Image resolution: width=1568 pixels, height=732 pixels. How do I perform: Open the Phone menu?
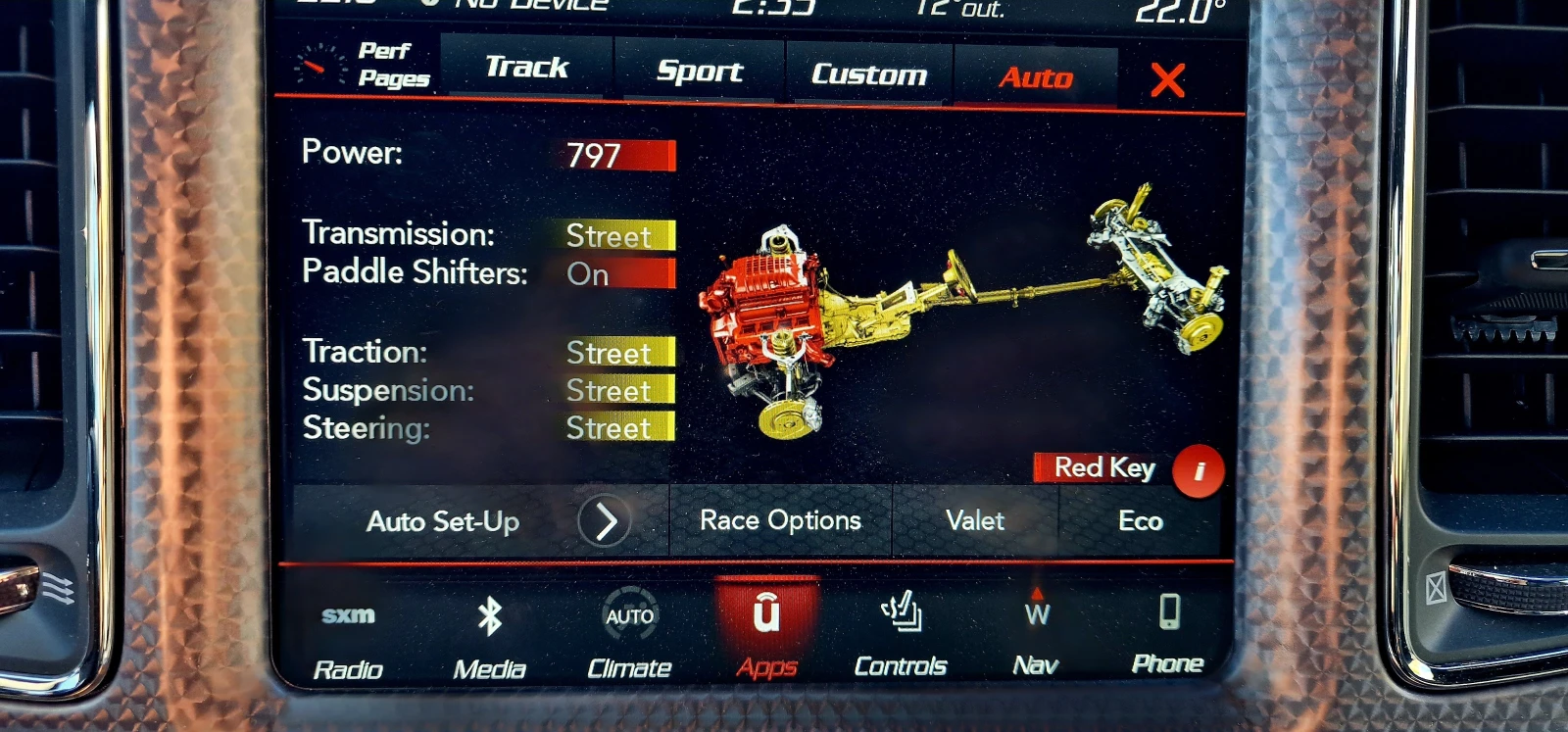point(1168,633)
